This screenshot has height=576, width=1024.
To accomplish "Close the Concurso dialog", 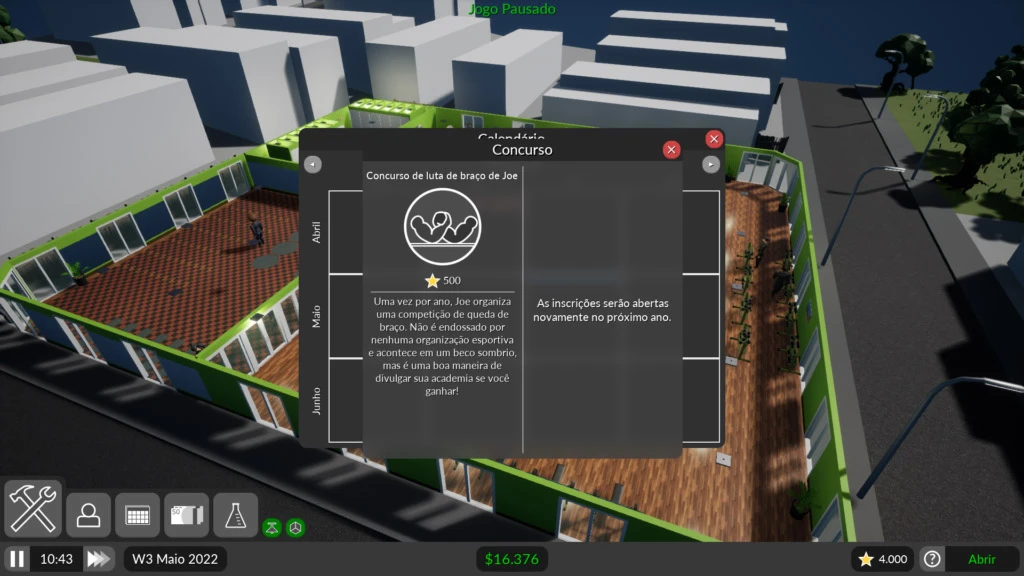I will (672, 150).
